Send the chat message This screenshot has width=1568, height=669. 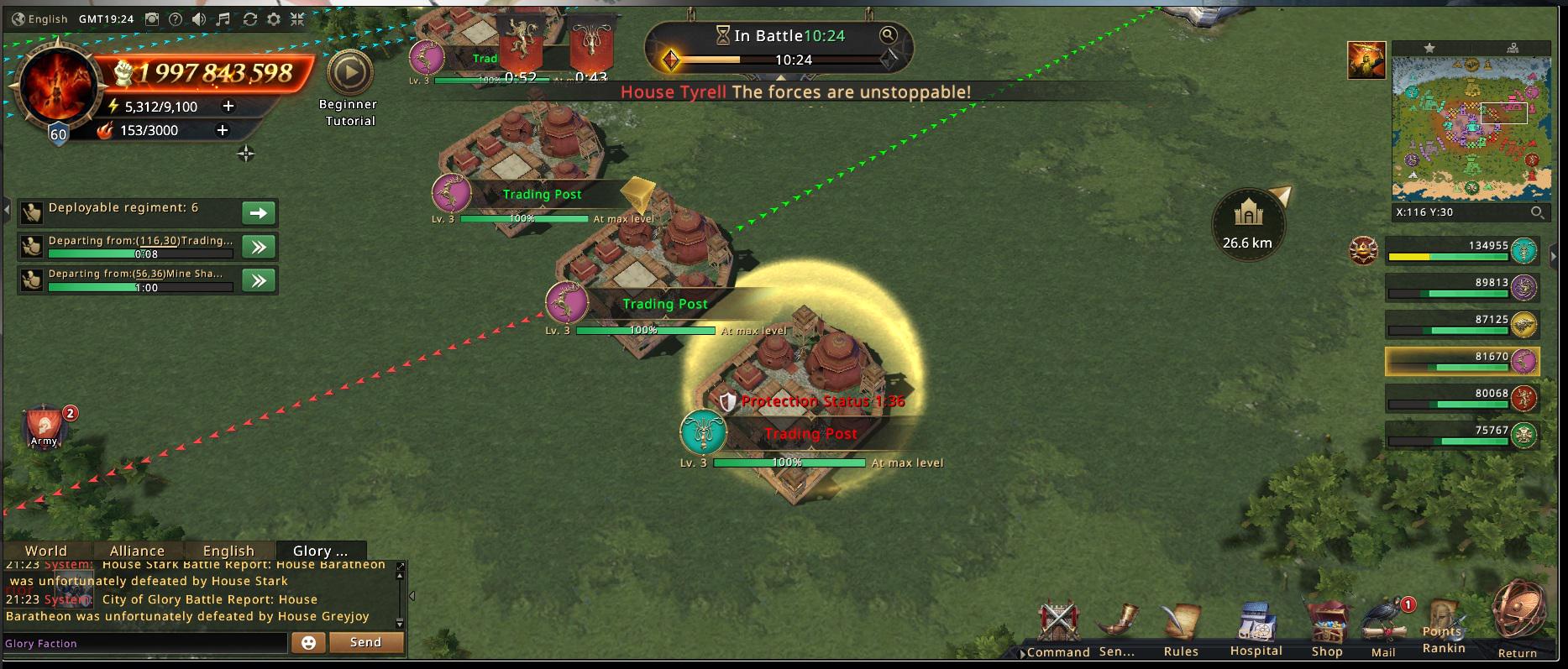tap(365, 642)
